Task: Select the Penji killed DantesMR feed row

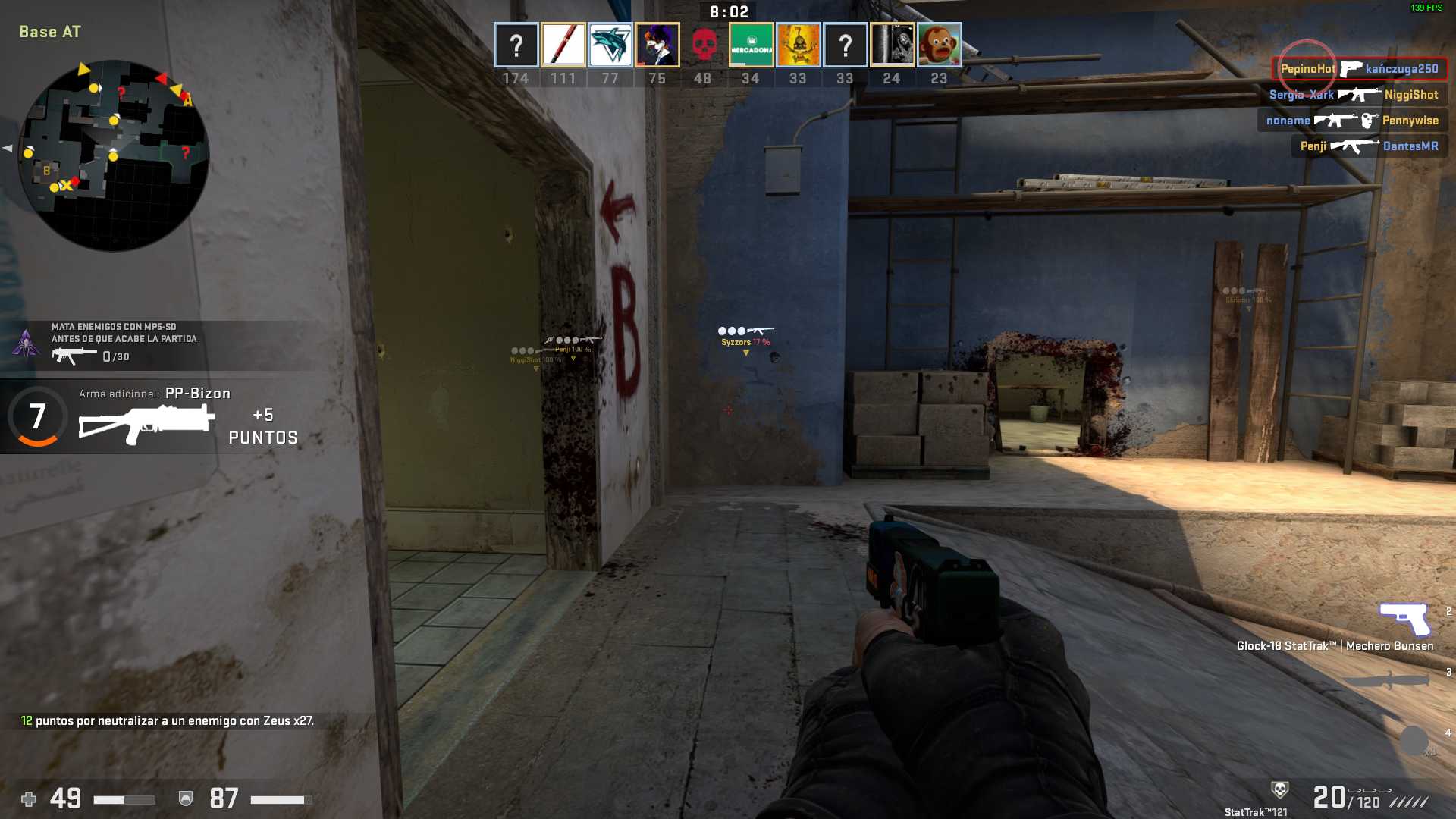Action: click(x=1369, y=146)
